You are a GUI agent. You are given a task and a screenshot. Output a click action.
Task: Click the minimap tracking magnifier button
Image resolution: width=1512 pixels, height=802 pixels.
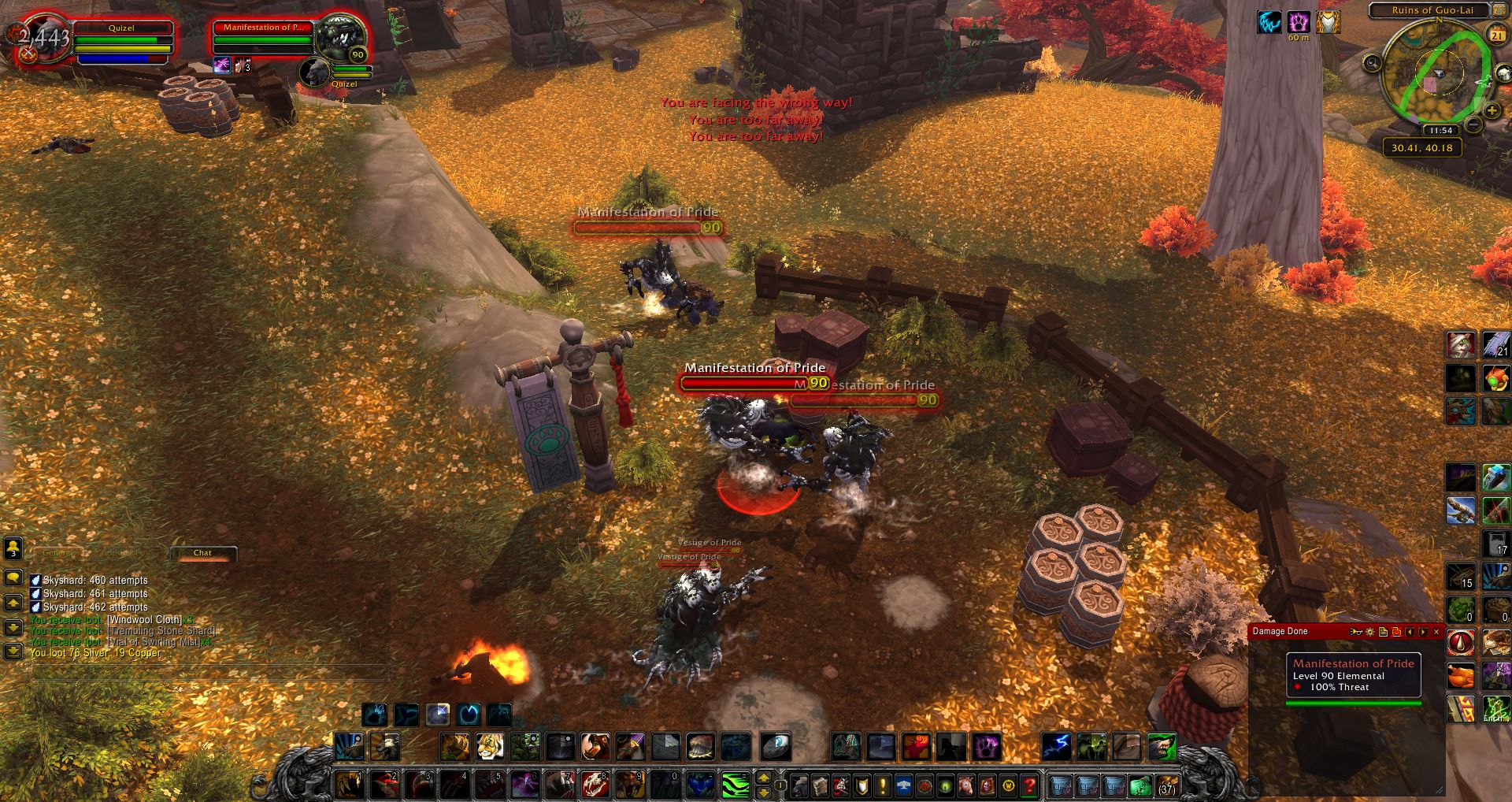[x=1373, y=63]
